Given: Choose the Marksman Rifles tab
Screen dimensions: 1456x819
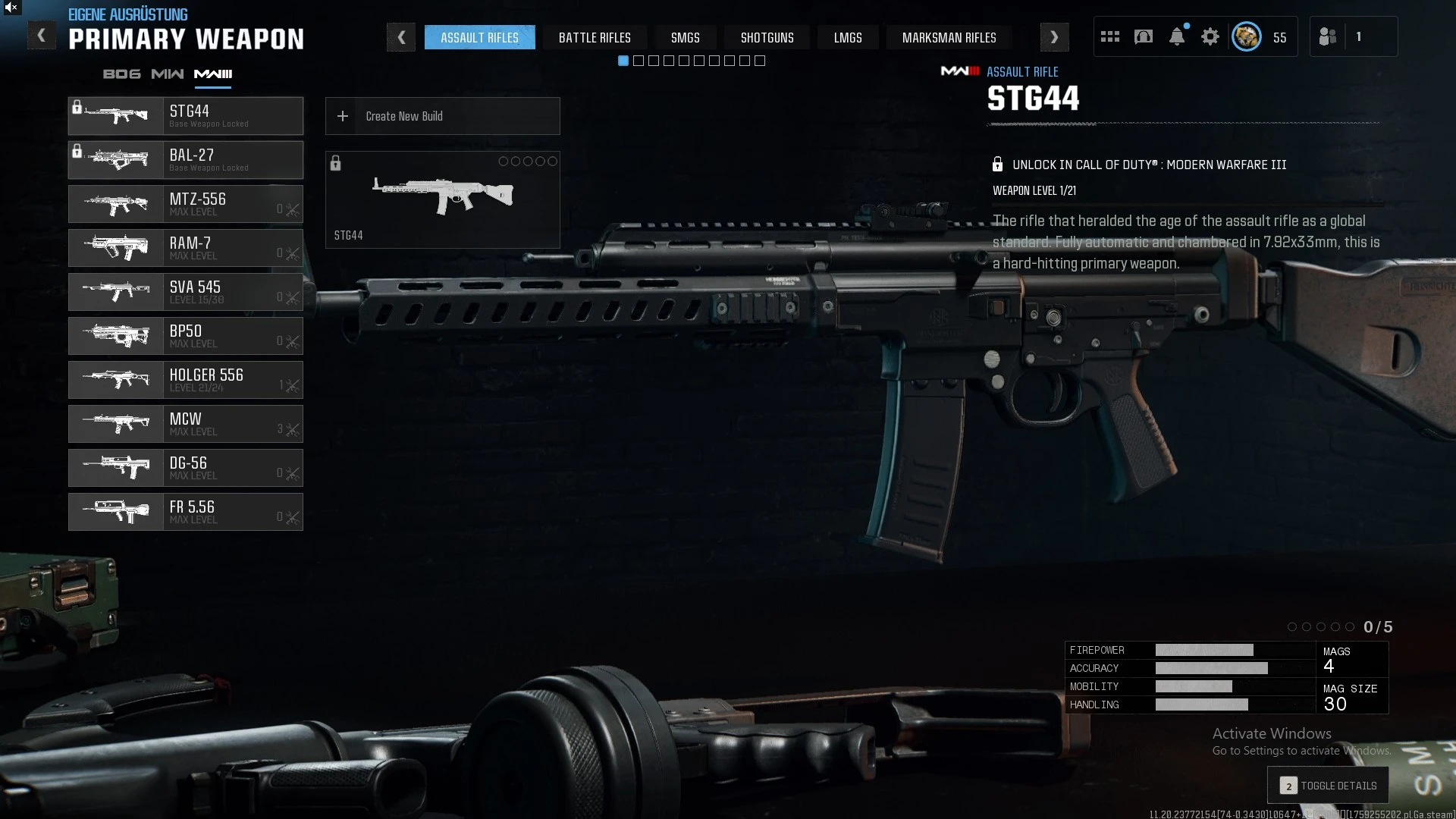Looking at the screenshot, I should pyautogui.click(x=949, y=37).
